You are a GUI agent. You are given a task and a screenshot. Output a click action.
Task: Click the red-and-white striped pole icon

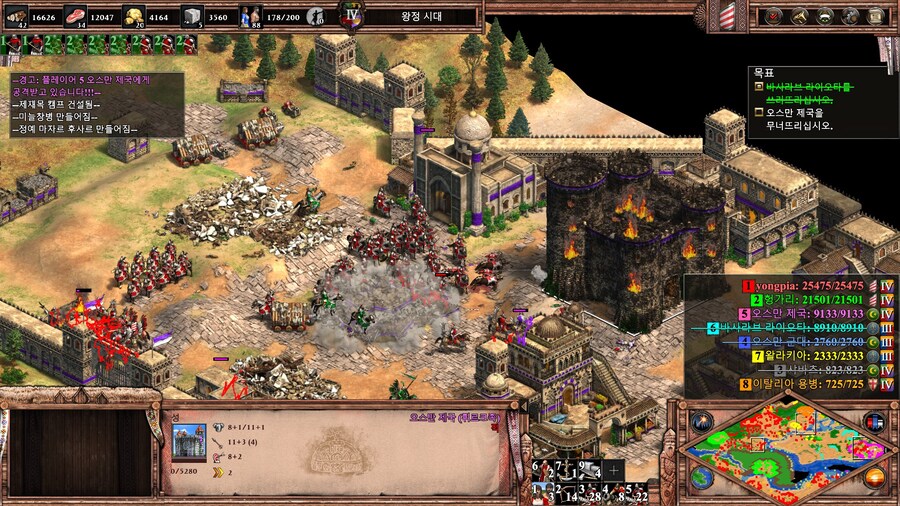point(727,14)
